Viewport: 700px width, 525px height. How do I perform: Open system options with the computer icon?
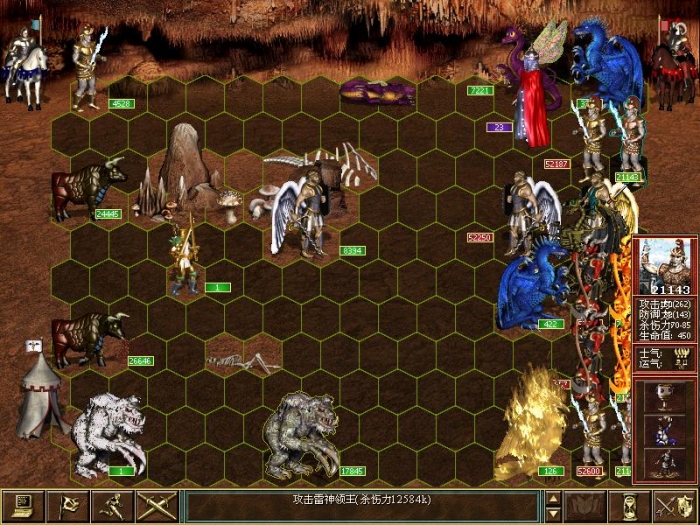tap(20, 507)
